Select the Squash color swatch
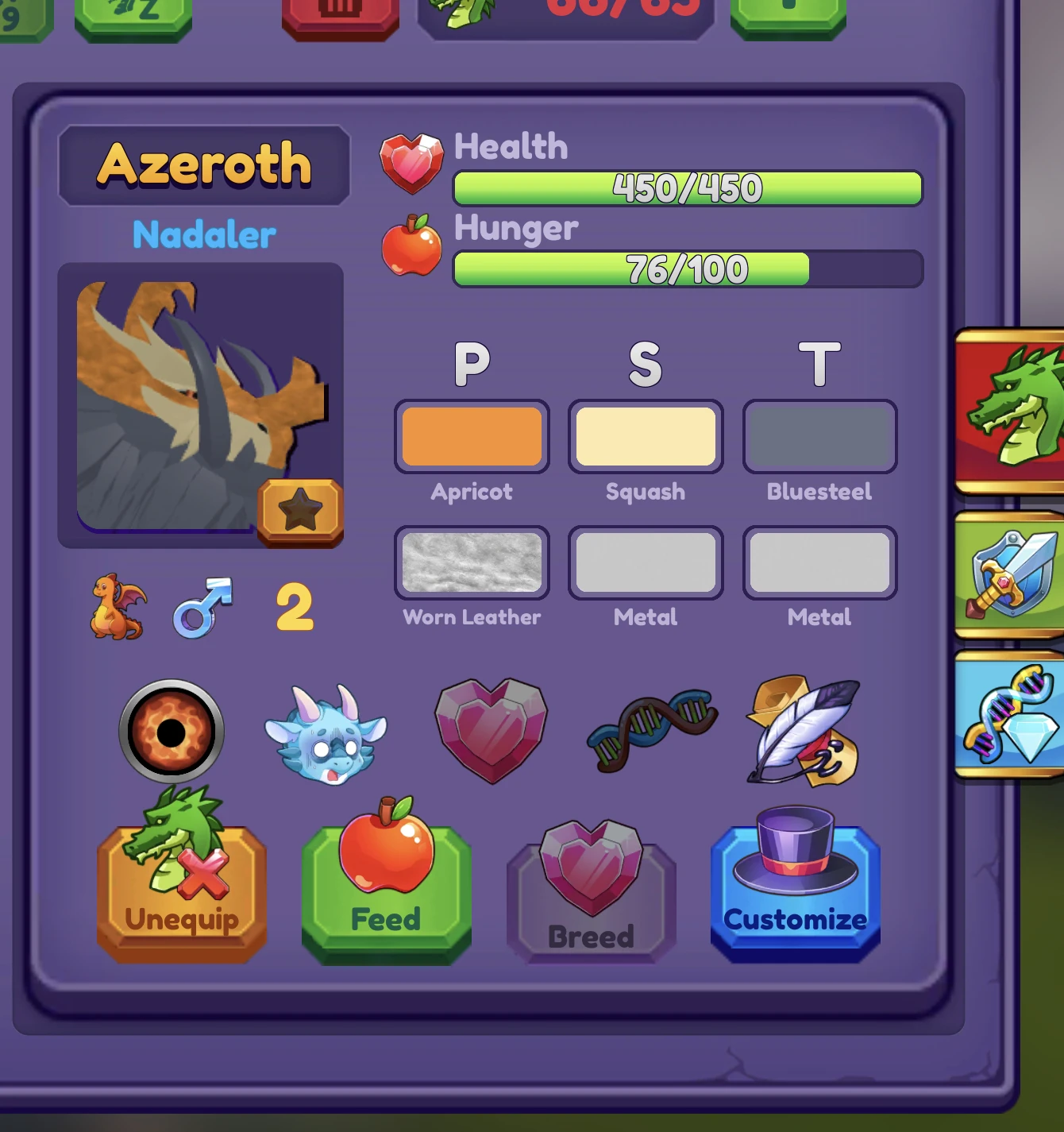The width and height of the screenshot is (1064, 1132). coord(646,436)
